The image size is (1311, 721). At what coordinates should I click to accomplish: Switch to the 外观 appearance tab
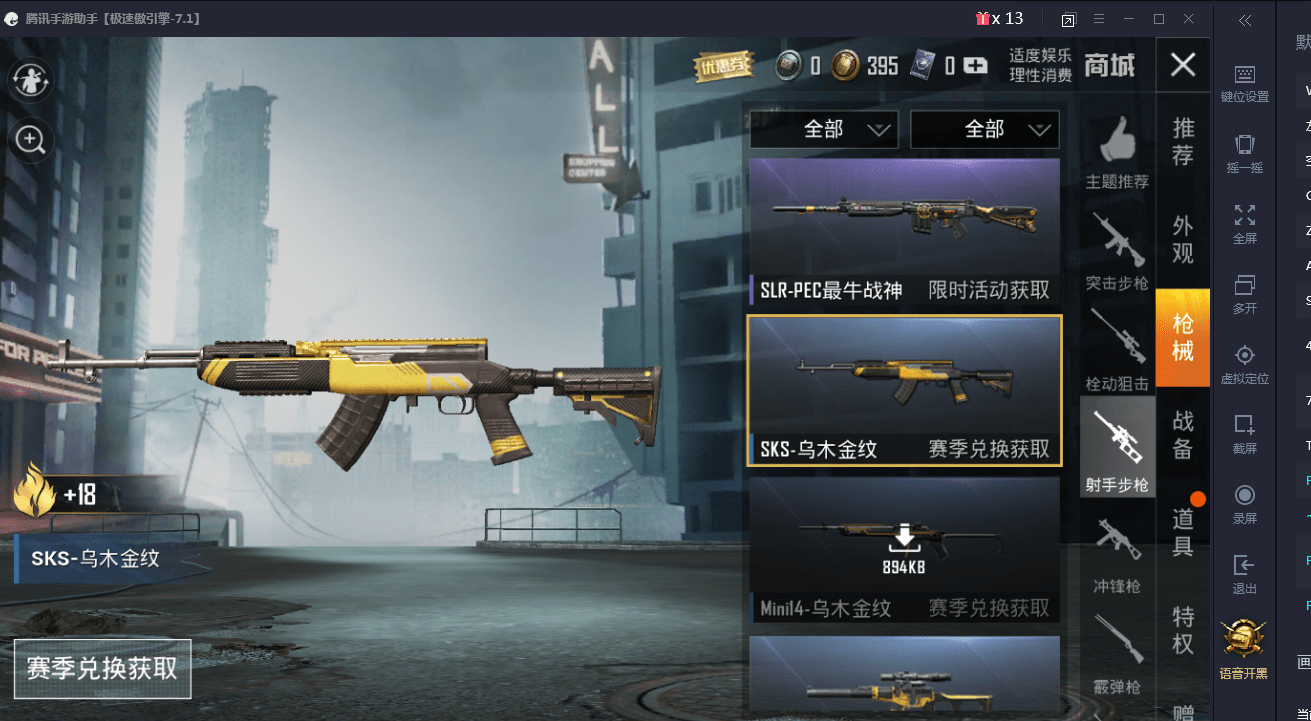click(x=1182, y=240)
